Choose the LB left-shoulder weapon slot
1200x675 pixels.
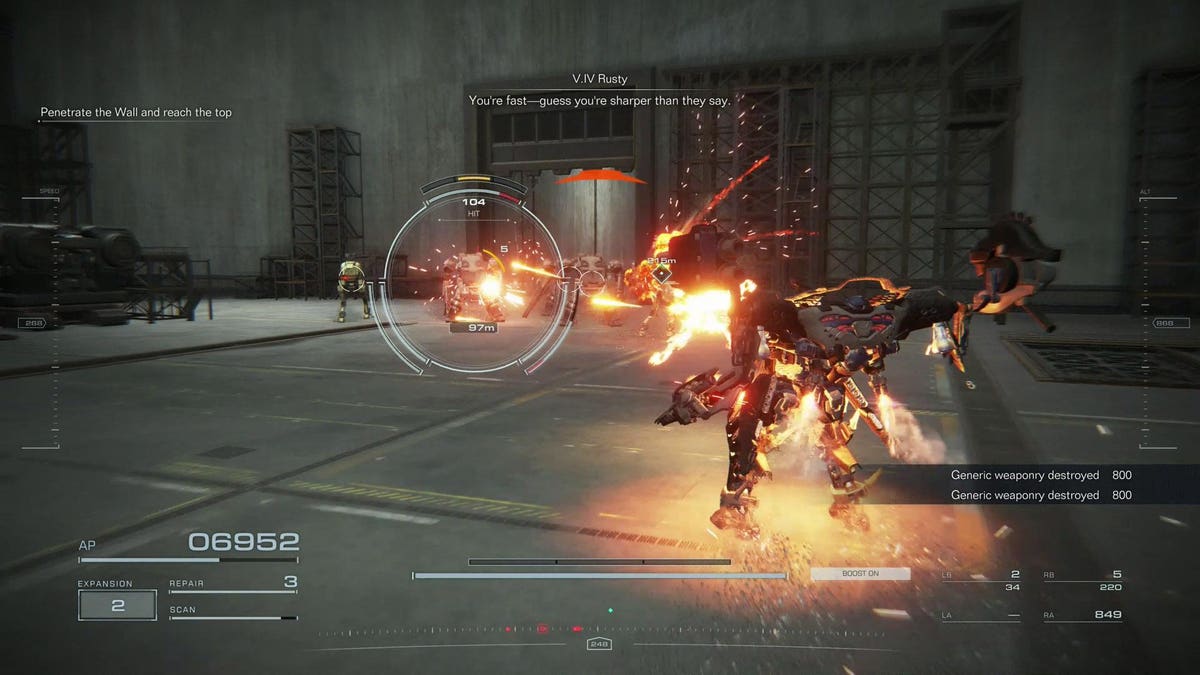[x=981, y=580]
